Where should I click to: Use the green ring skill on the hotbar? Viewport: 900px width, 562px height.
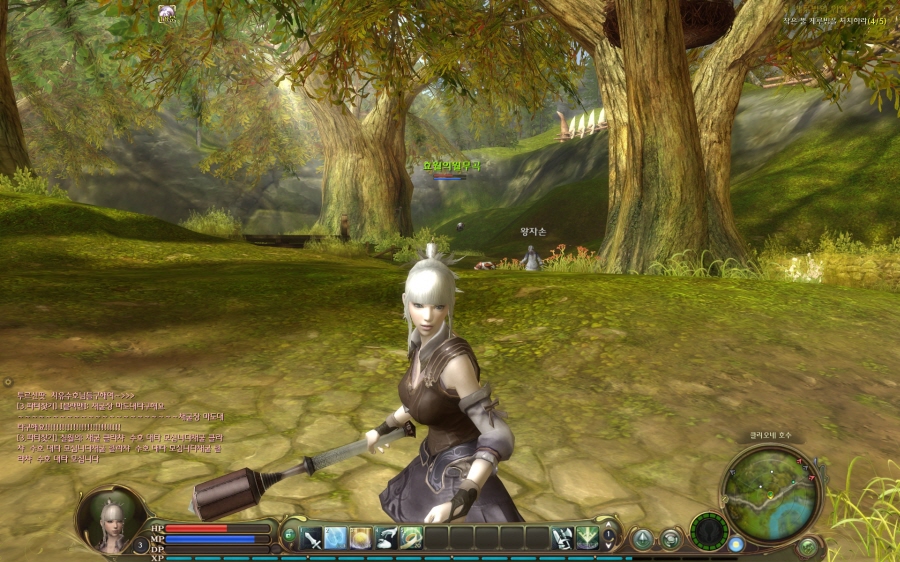411,538
